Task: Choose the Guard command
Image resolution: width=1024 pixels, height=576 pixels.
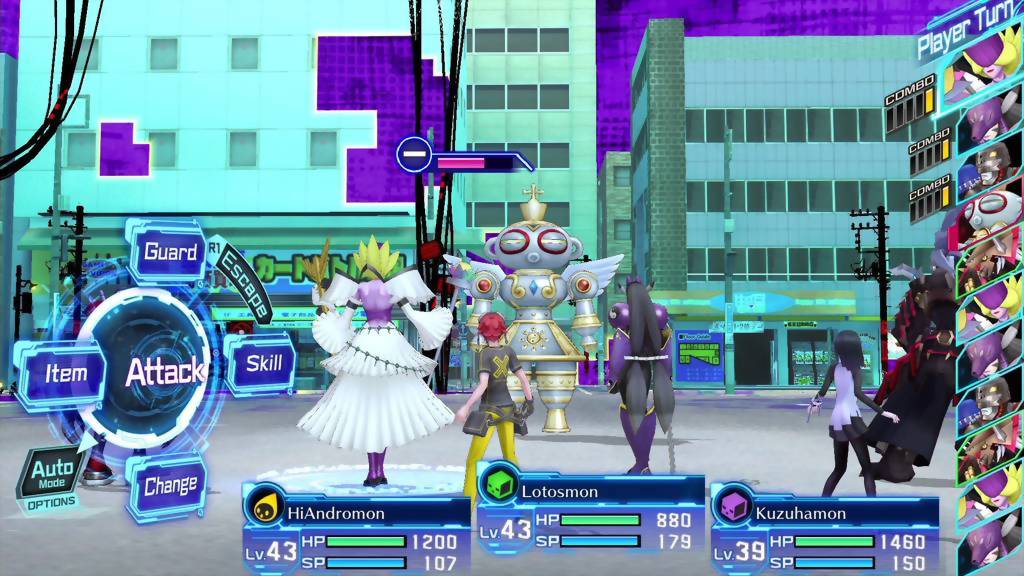Action: tap(170, 252)
